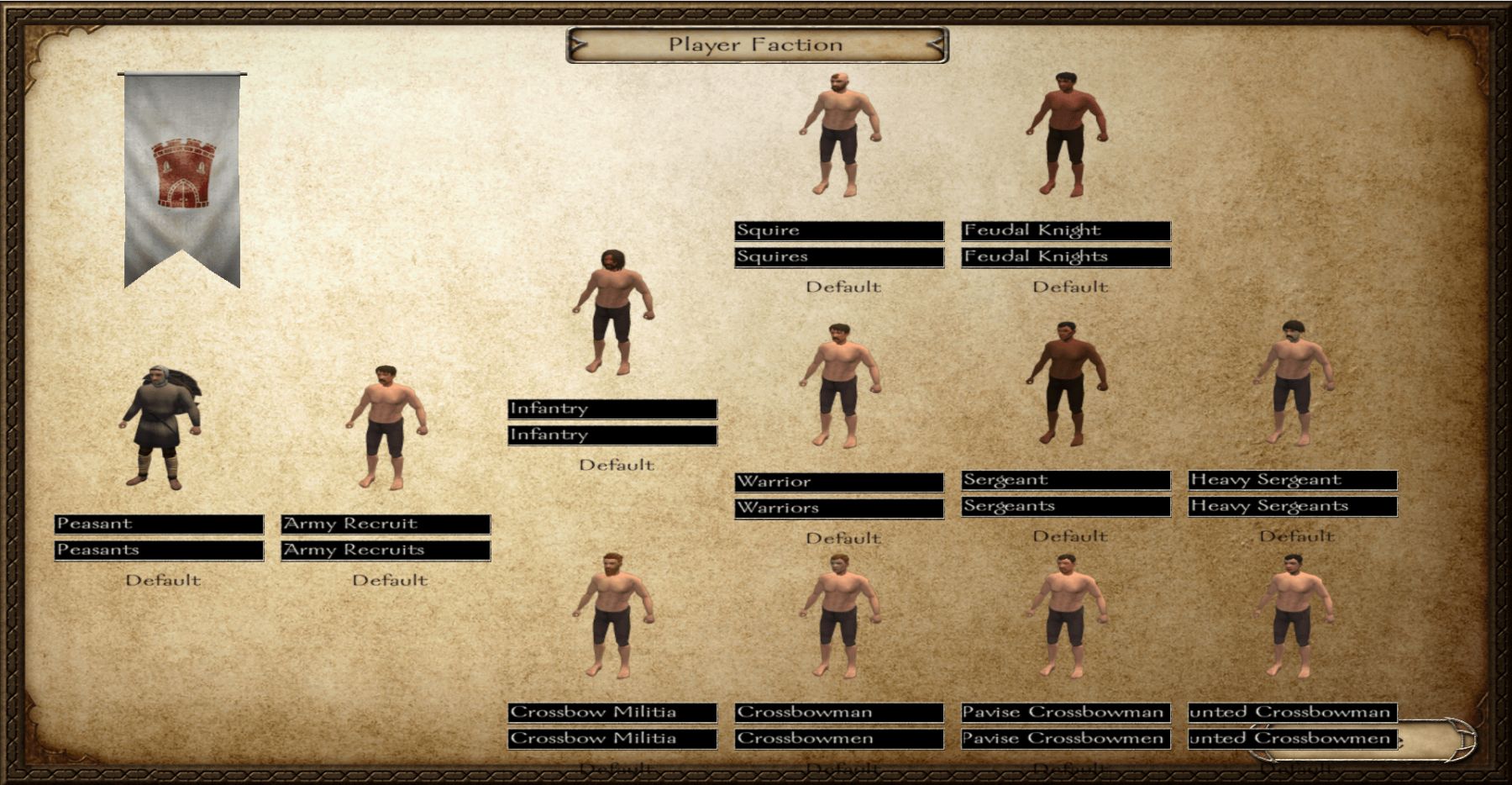The width and height of the screenshot is (1512, 785).
Task: Click the Heavy Sergeants plural field
Action: pos(1292,507)
